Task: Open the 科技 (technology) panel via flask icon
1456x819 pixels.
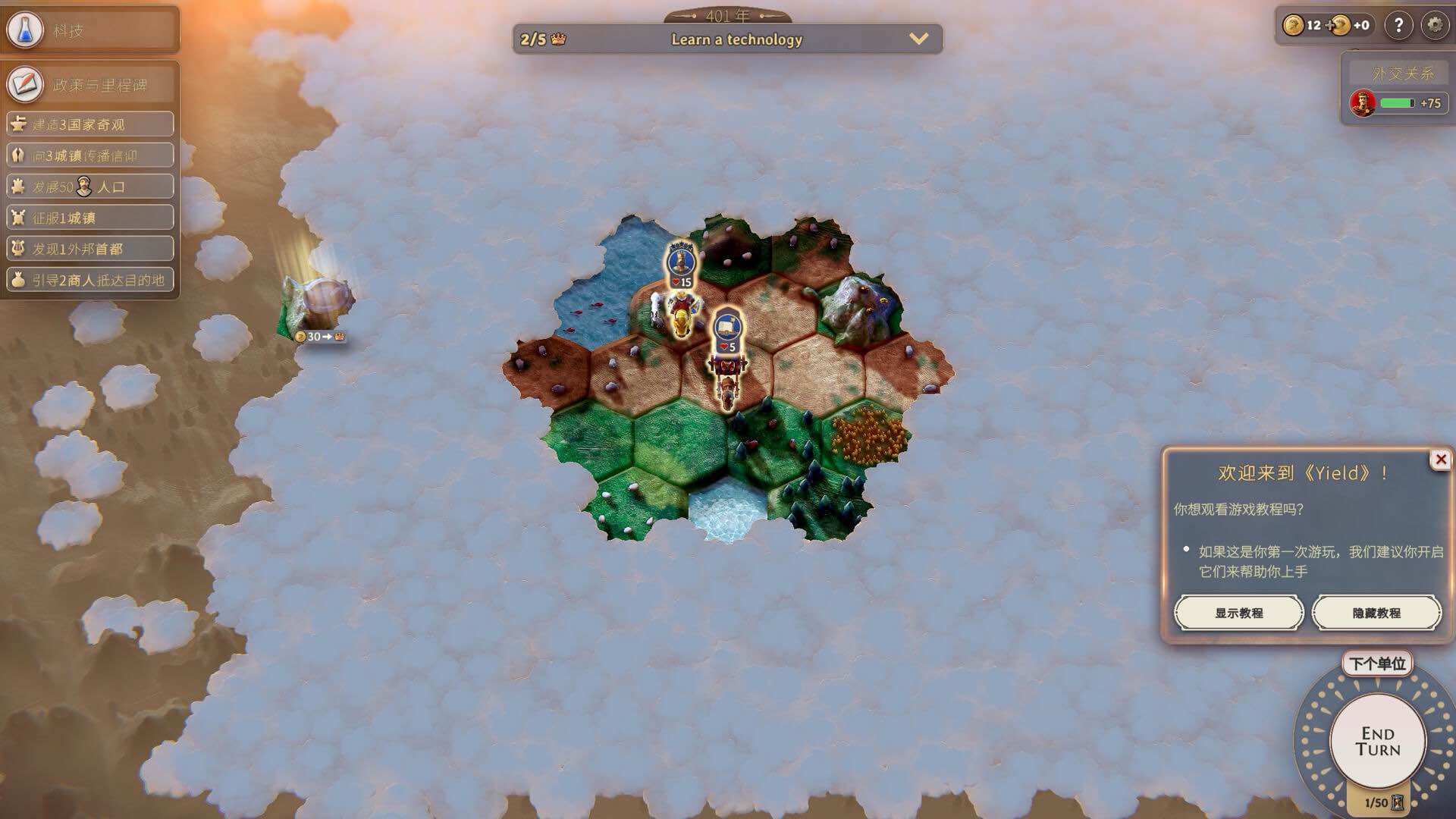Action: 25,30
